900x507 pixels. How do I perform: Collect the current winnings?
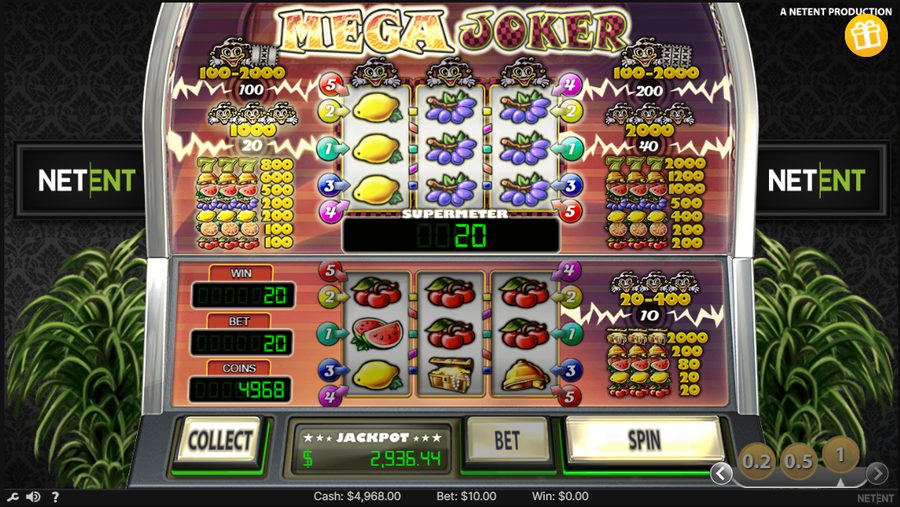point(218,440)
